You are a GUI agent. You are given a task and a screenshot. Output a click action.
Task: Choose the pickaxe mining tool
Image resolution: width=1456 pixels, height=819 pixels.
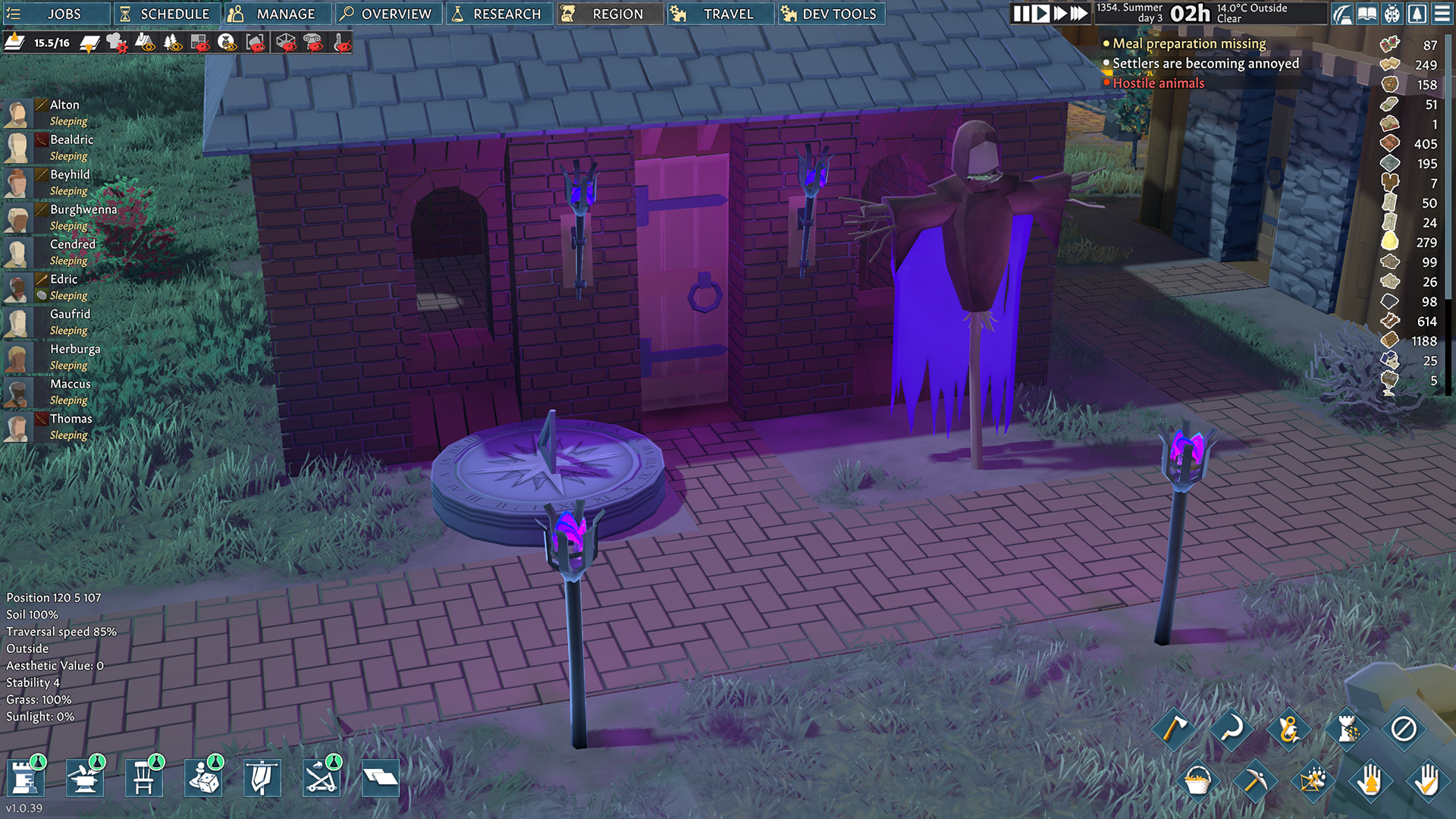click(1254, 780)
